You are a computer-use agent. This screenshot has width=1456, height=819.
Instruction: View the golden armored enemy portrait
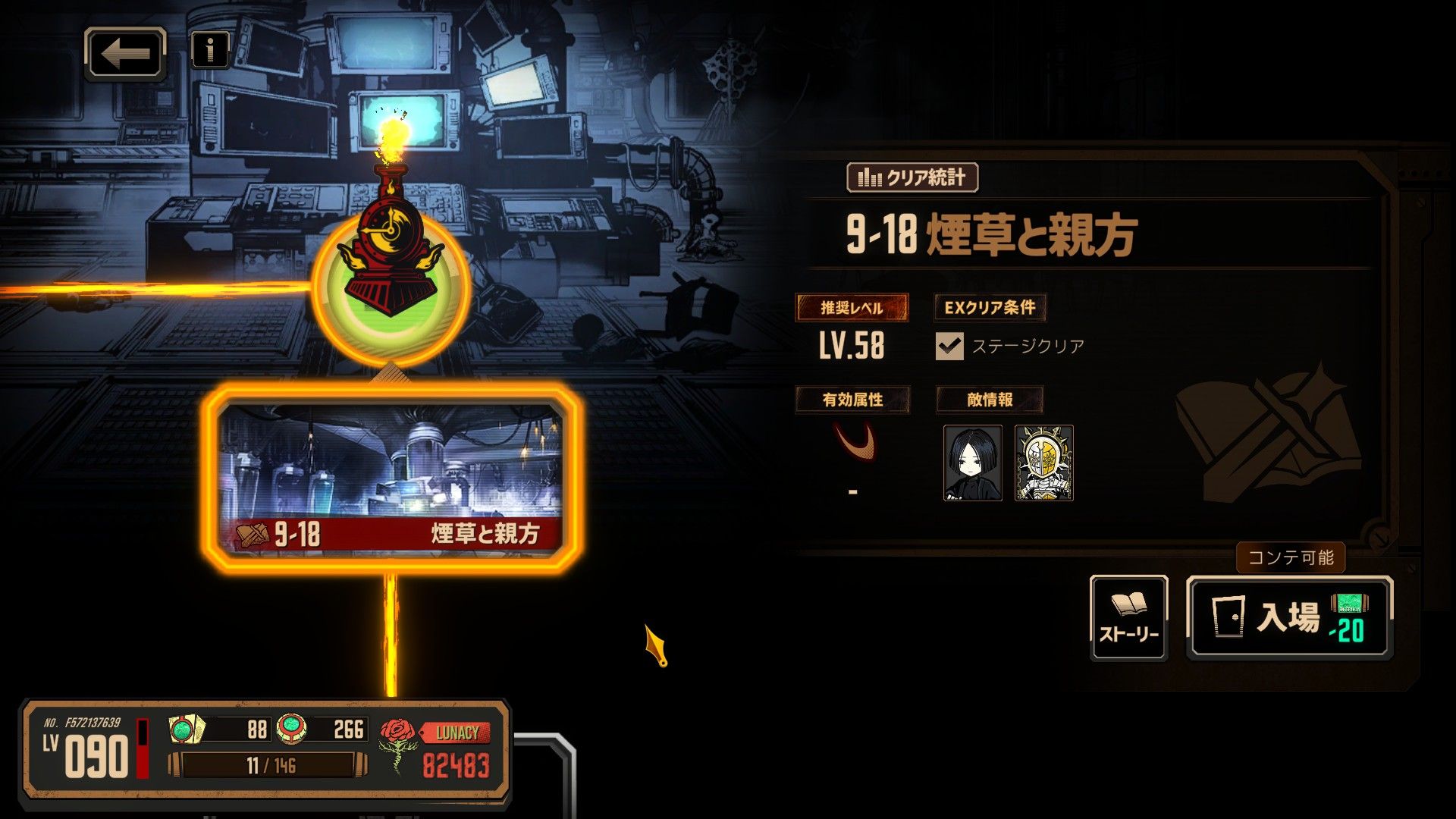pos(1043,463)
